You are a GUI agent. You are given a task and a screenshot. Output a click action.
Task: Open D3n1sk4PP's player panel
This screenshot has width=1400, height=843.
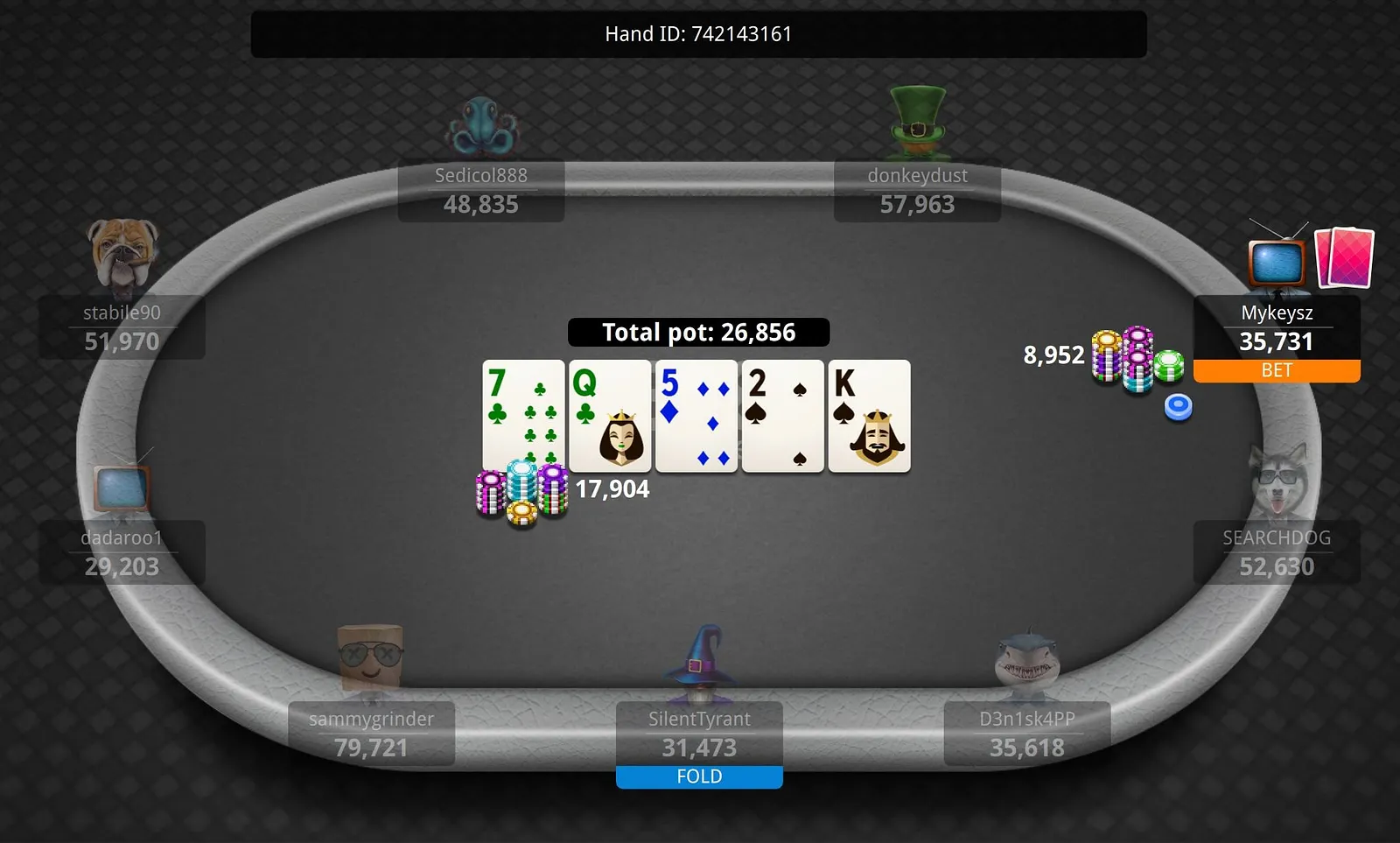[x=1026, y=734]
